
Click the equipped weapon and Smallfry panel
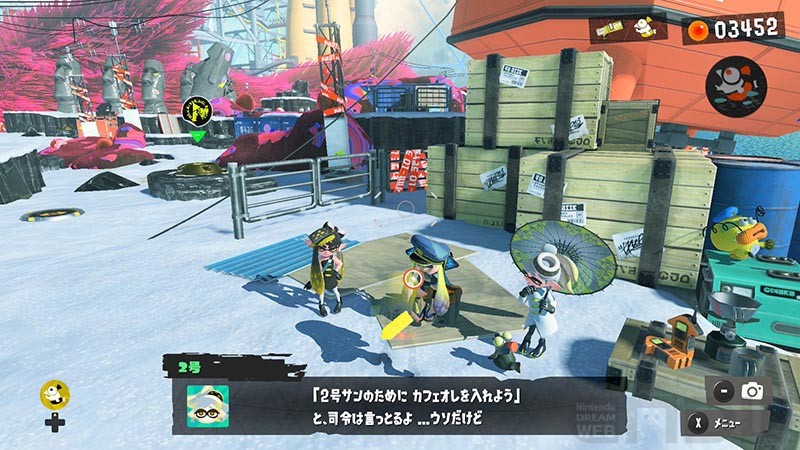pyautogui.click(x=627, y=28)
